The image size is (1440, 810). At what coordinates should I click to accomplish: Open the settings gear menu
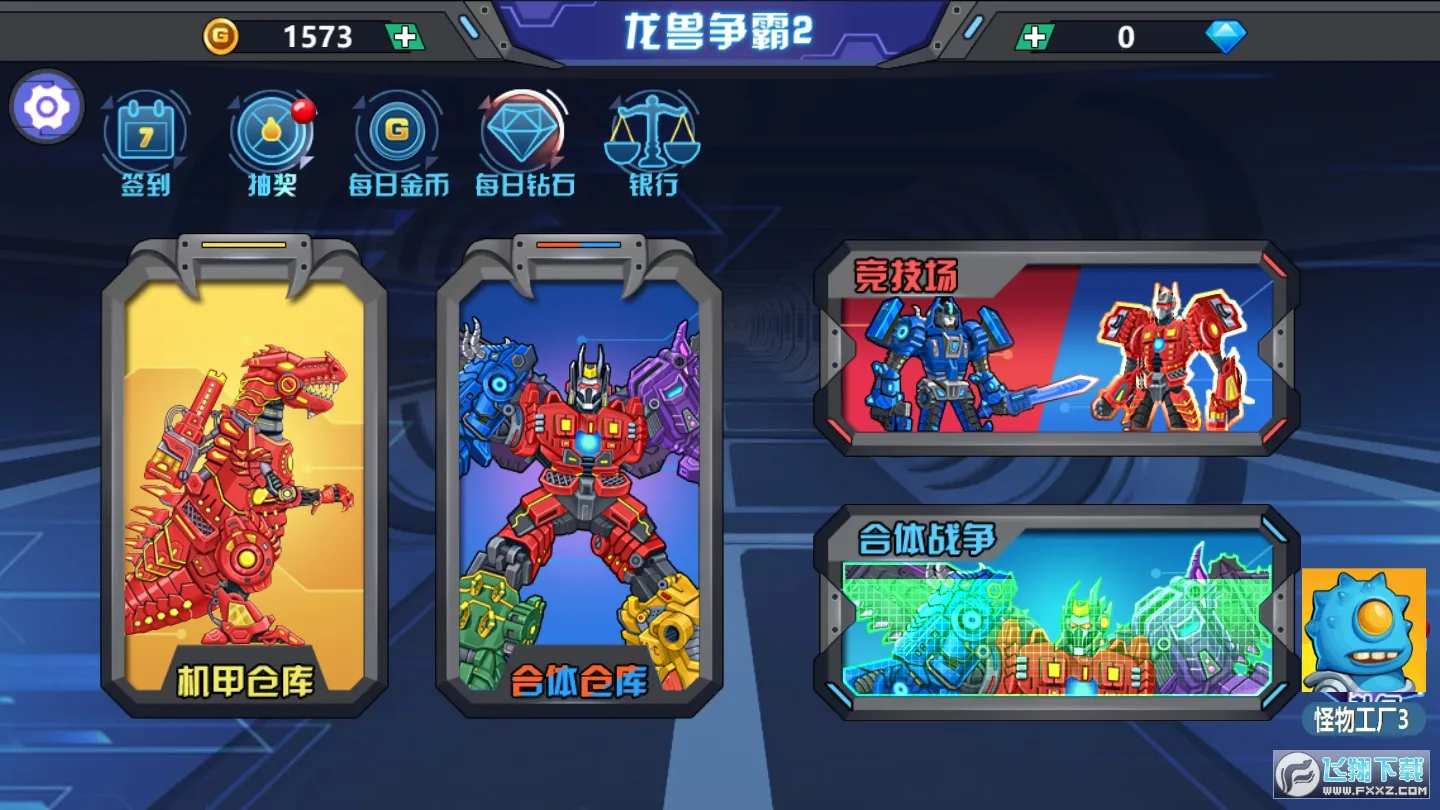[44, 106]
